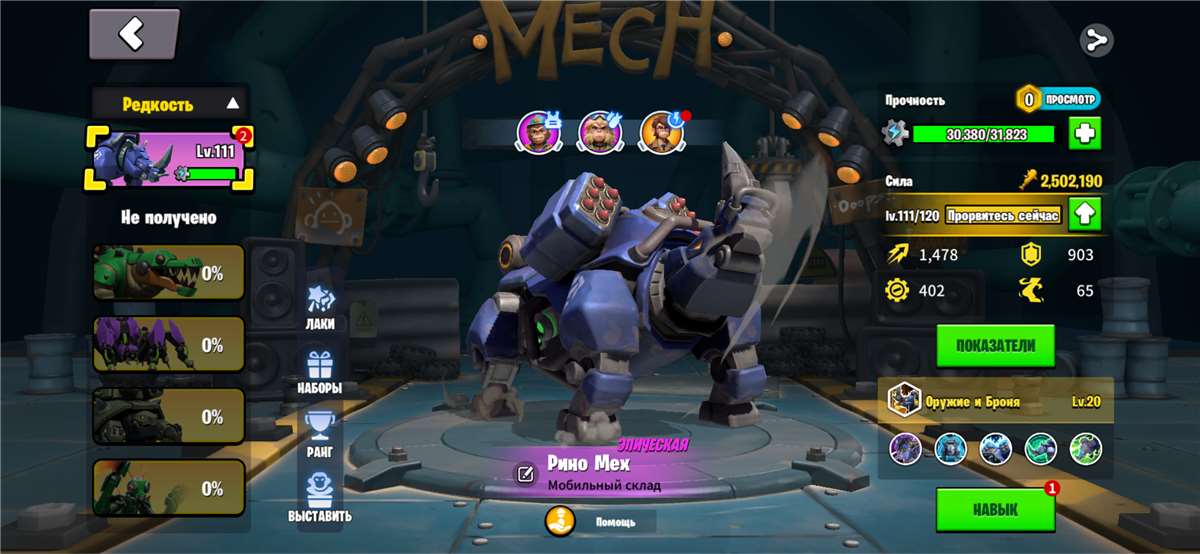
Task: Upgrade mech with the green arrow button
Action: [1085, 214]
